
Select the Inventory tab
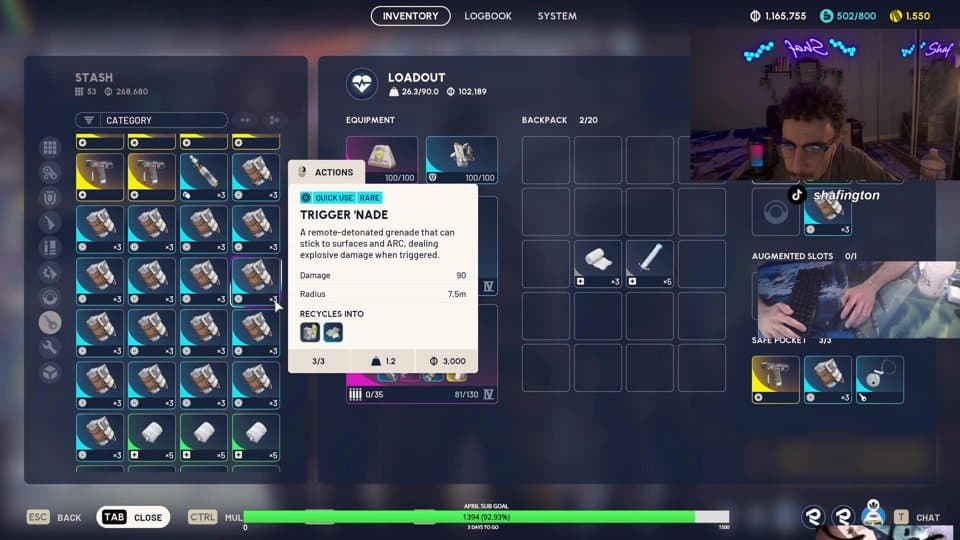click(410, 16)
